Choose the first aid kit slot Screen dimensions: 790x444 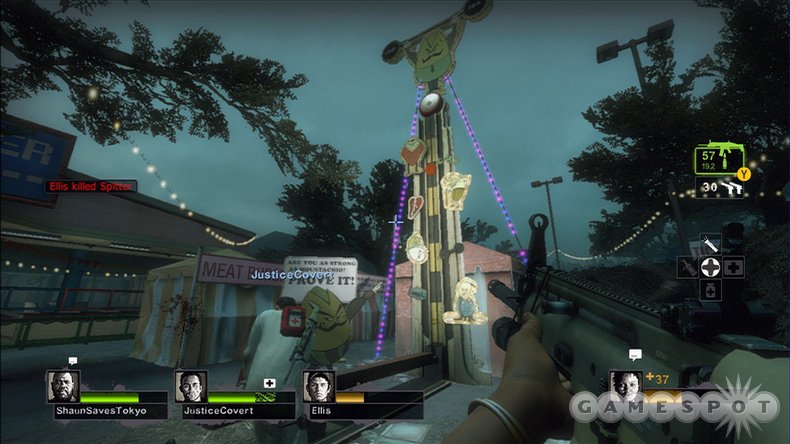point(734,267)
